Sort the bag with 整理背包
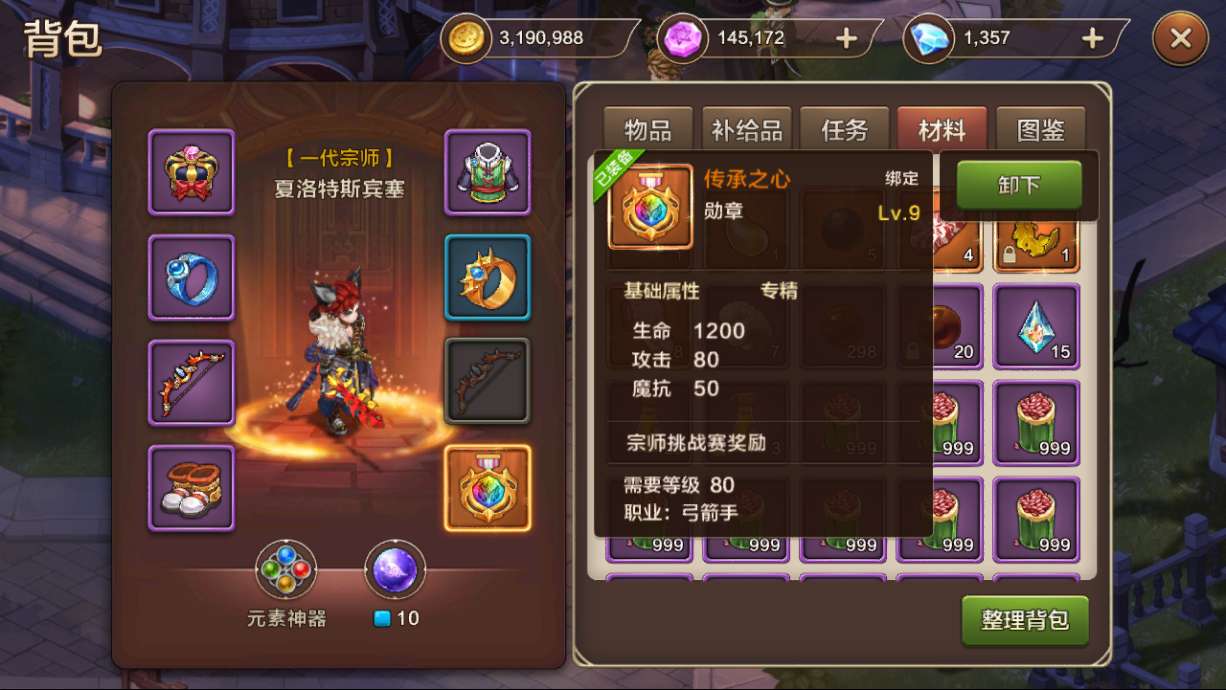1226x690 pixels. (x=1025, y=620)
